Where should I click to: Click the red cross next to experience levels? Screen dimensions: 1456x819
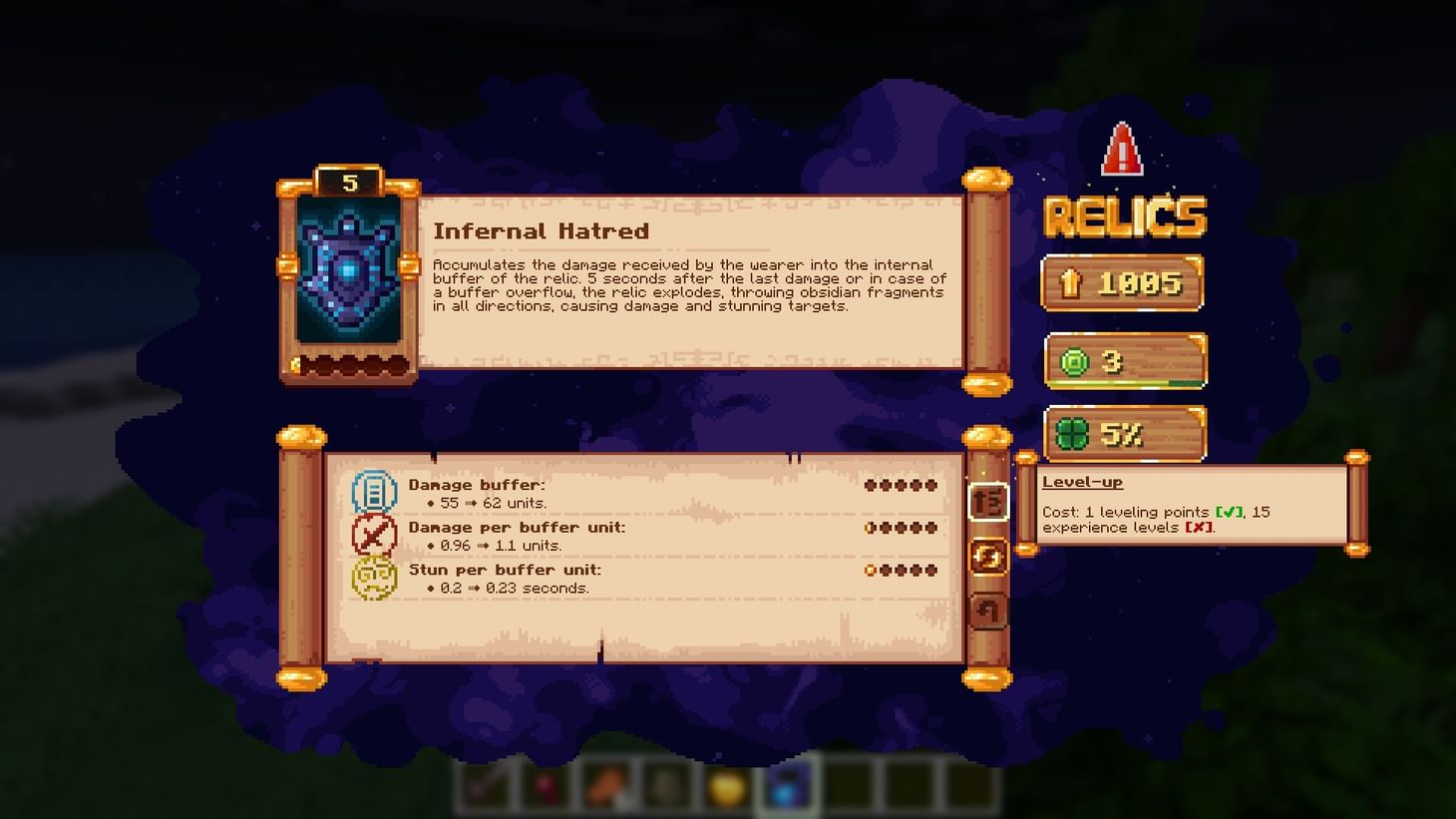[x=1200, y=528]
